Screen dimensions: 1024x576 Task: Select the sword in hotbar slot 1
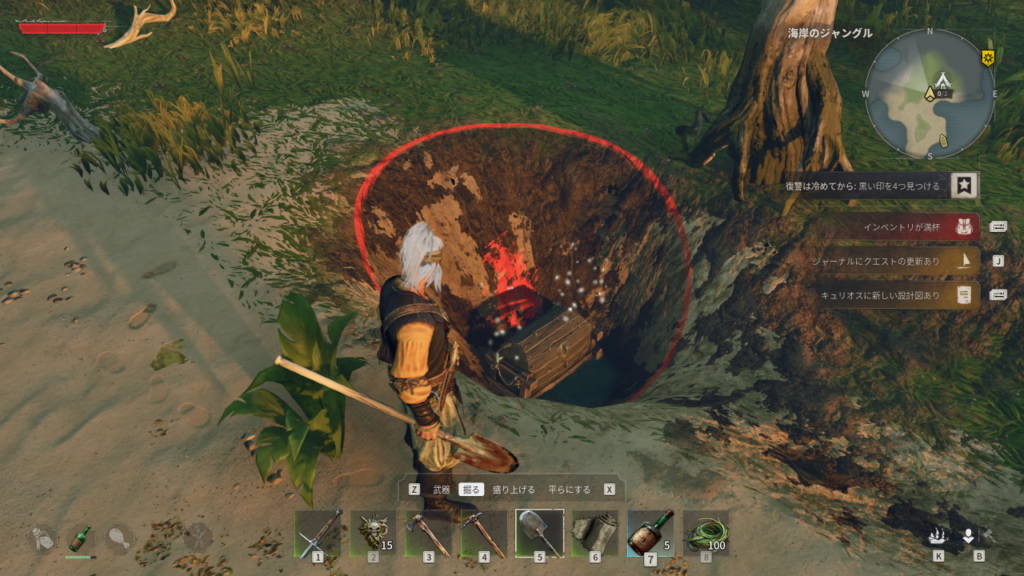(x=318, y=533)
